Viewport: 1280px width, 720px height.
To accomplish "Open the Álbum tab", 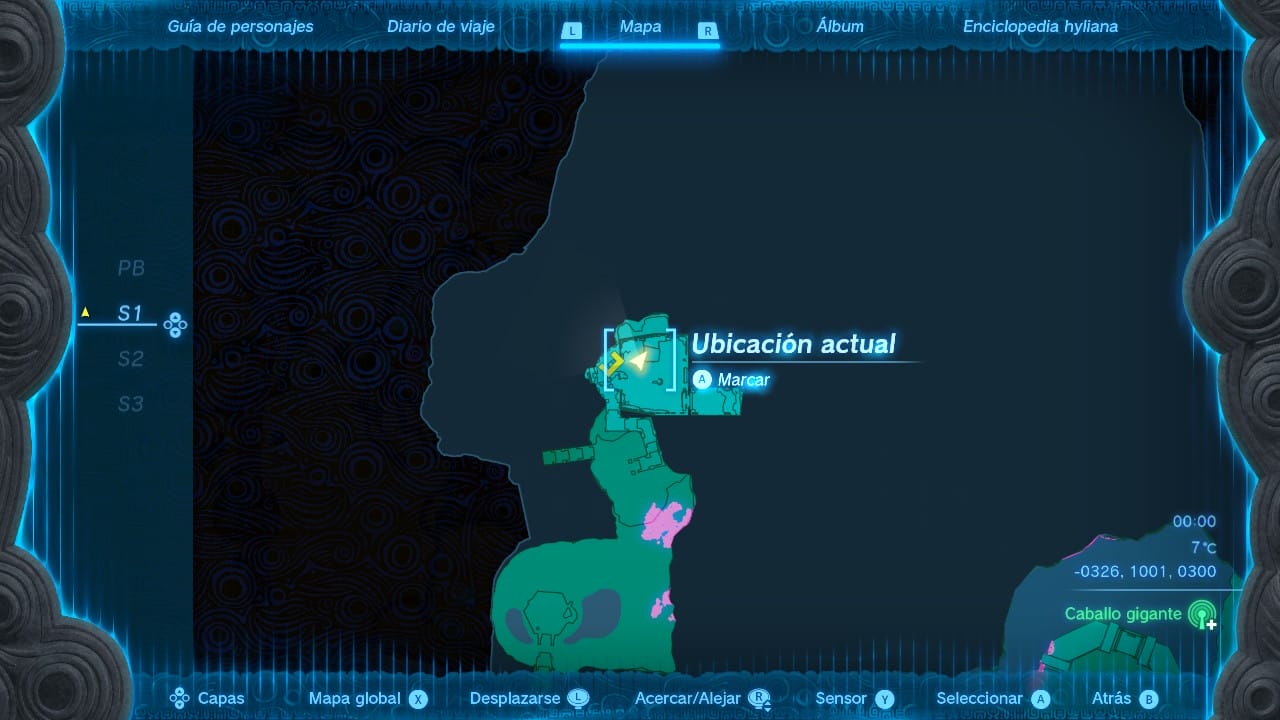I will (840, 27).
